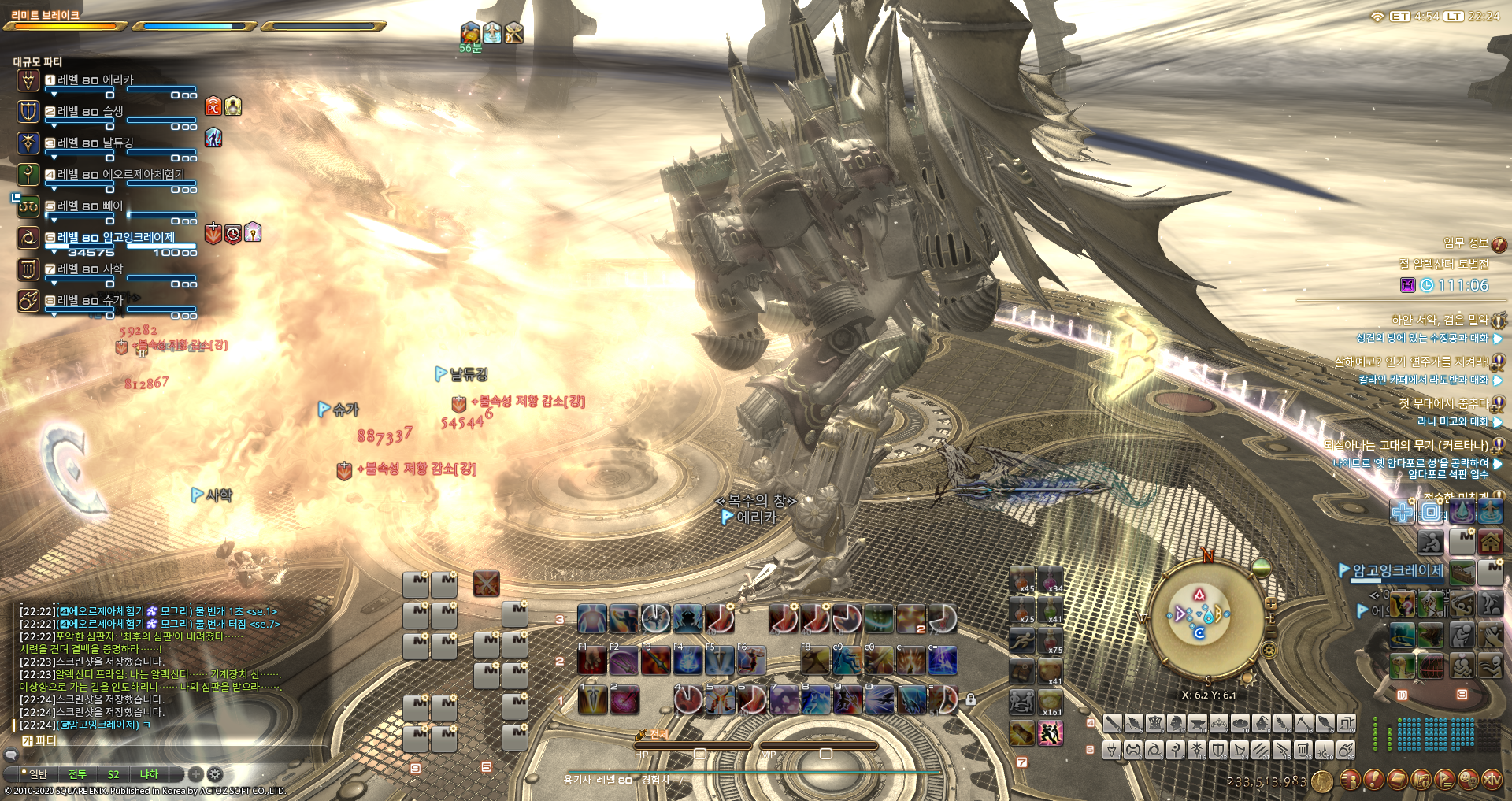Open the XIV system menu icon
Viewport: 1512px width, 801px height.
click(1492, 780)
